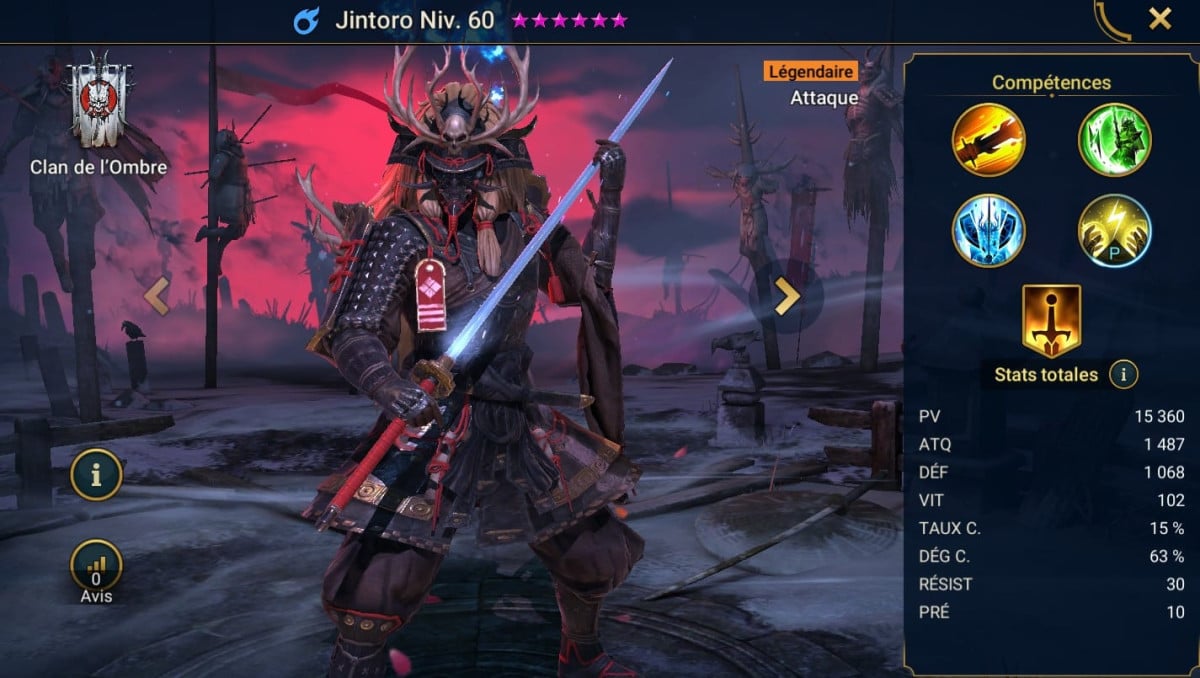
Task: Close the Jintoro champion screen
Action: 1160,19
